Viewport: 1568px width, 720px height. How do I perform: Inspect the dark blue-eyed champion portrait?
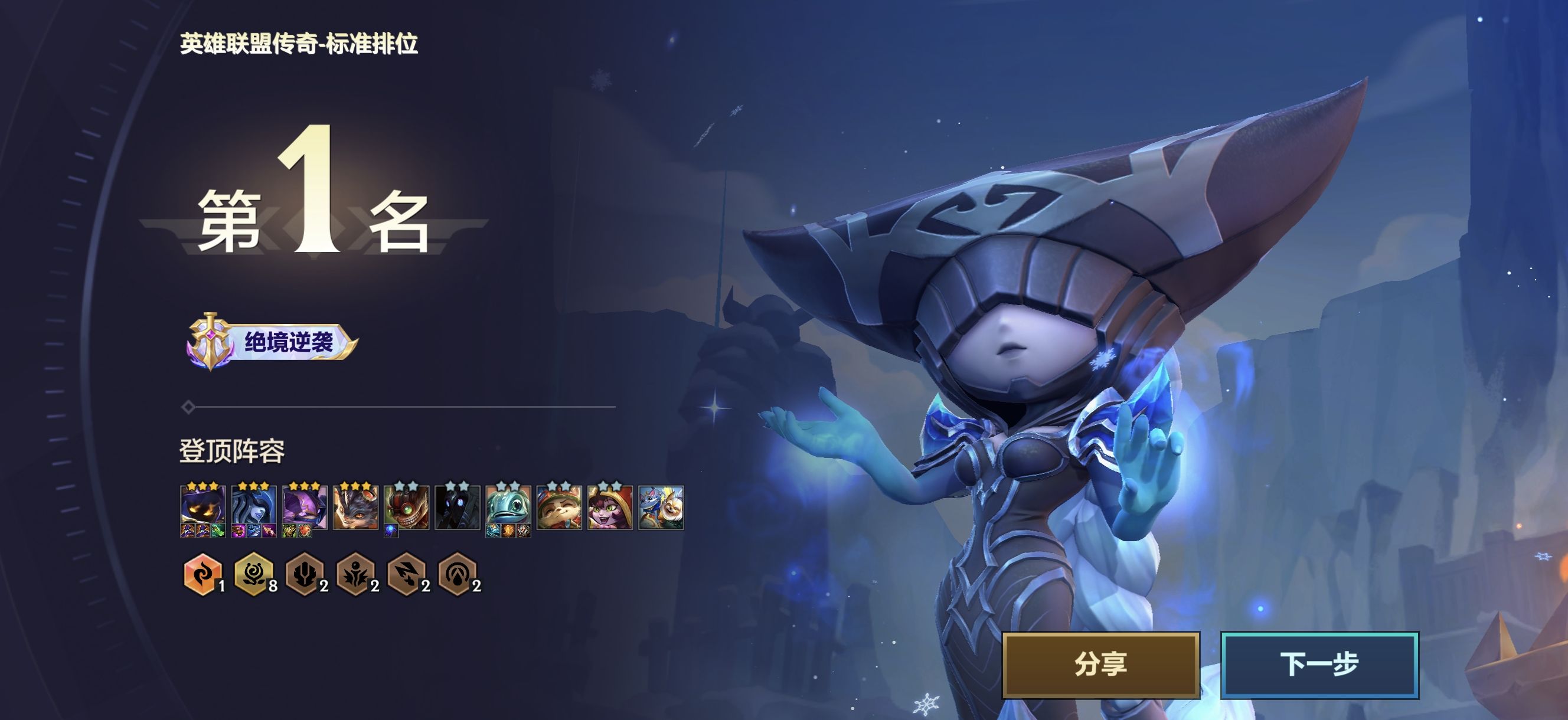click(457, 506)
